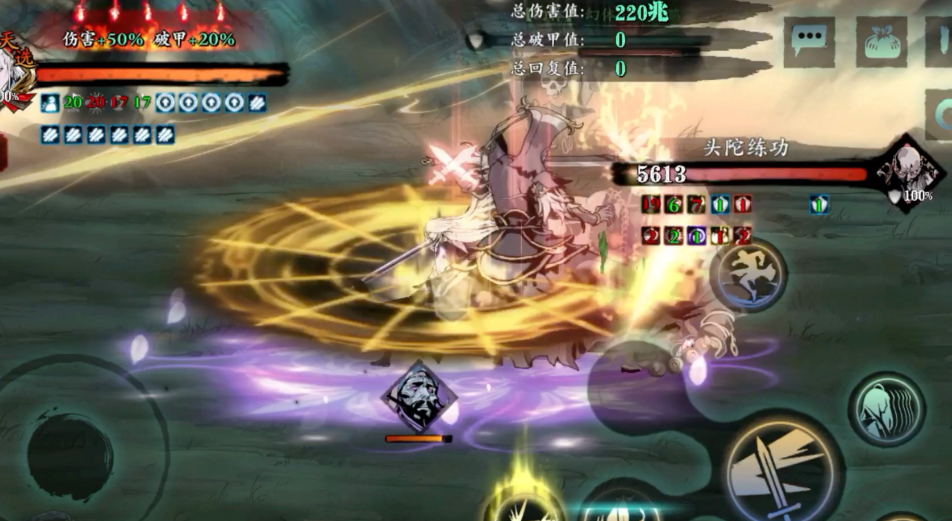Screen dimensions: 952x521
Task: Trigger the glowing yellow skill button
Action: 522,500
